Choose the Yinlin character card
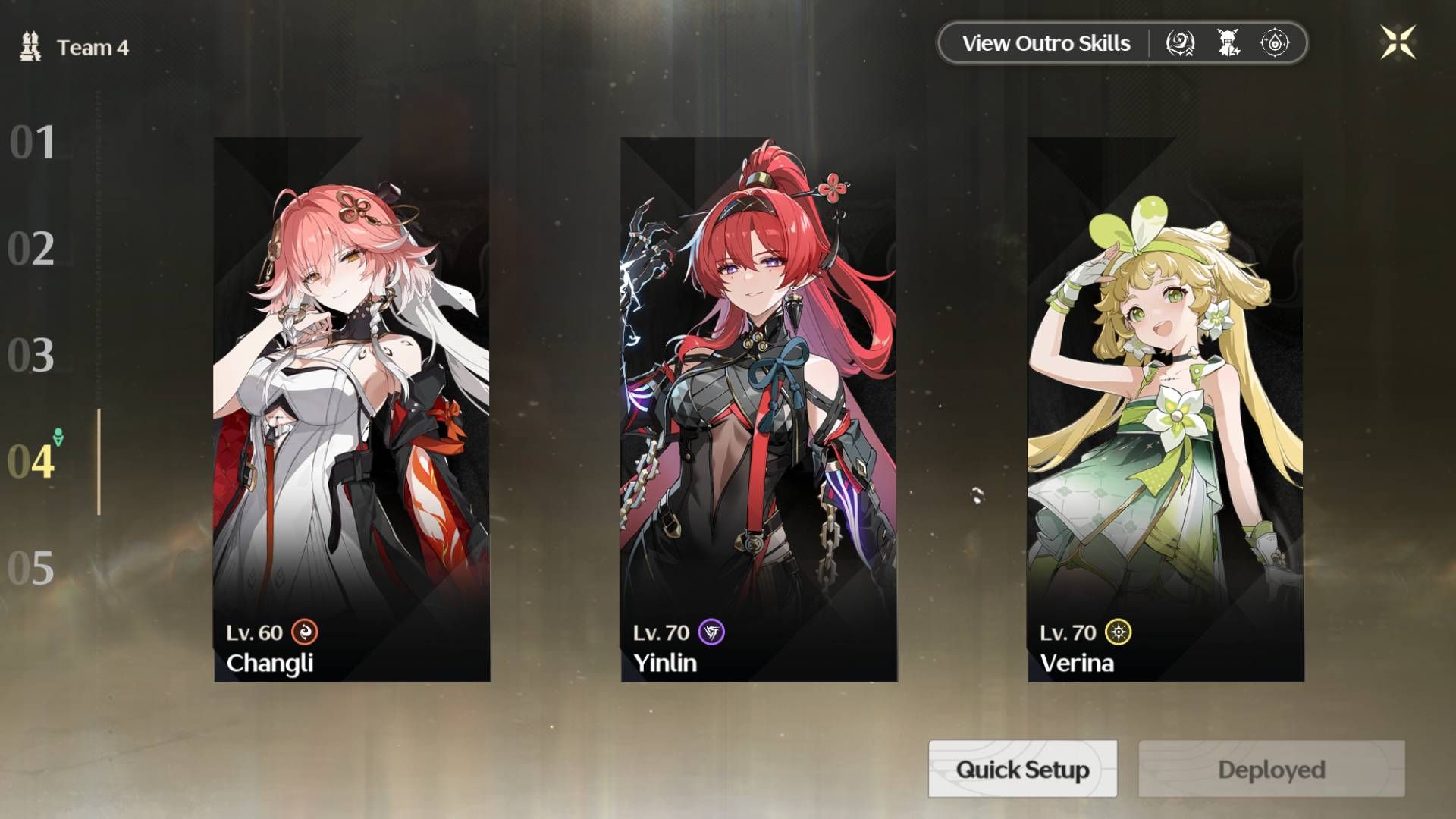1456x819 pixels. click(758, 409)
